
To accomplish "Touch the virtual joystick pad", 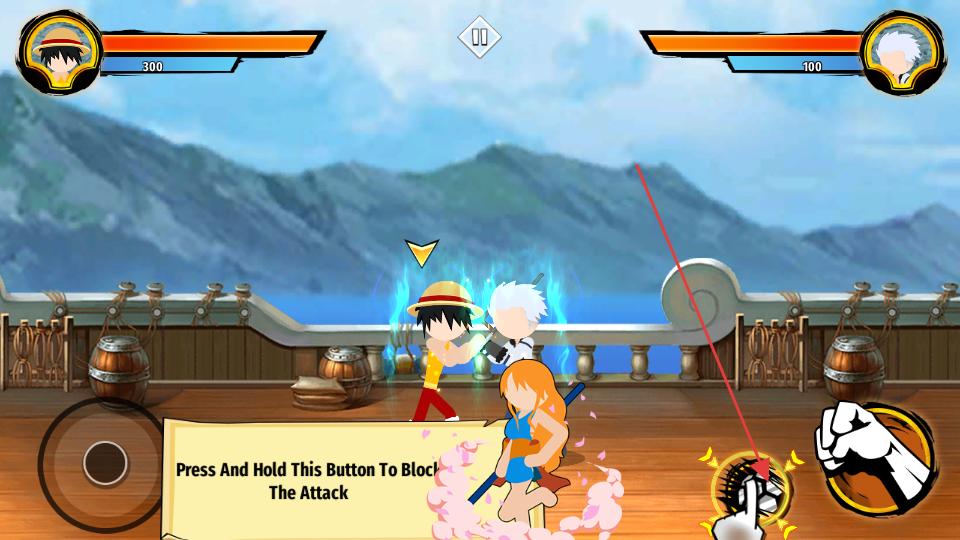I will pos(103,463).
